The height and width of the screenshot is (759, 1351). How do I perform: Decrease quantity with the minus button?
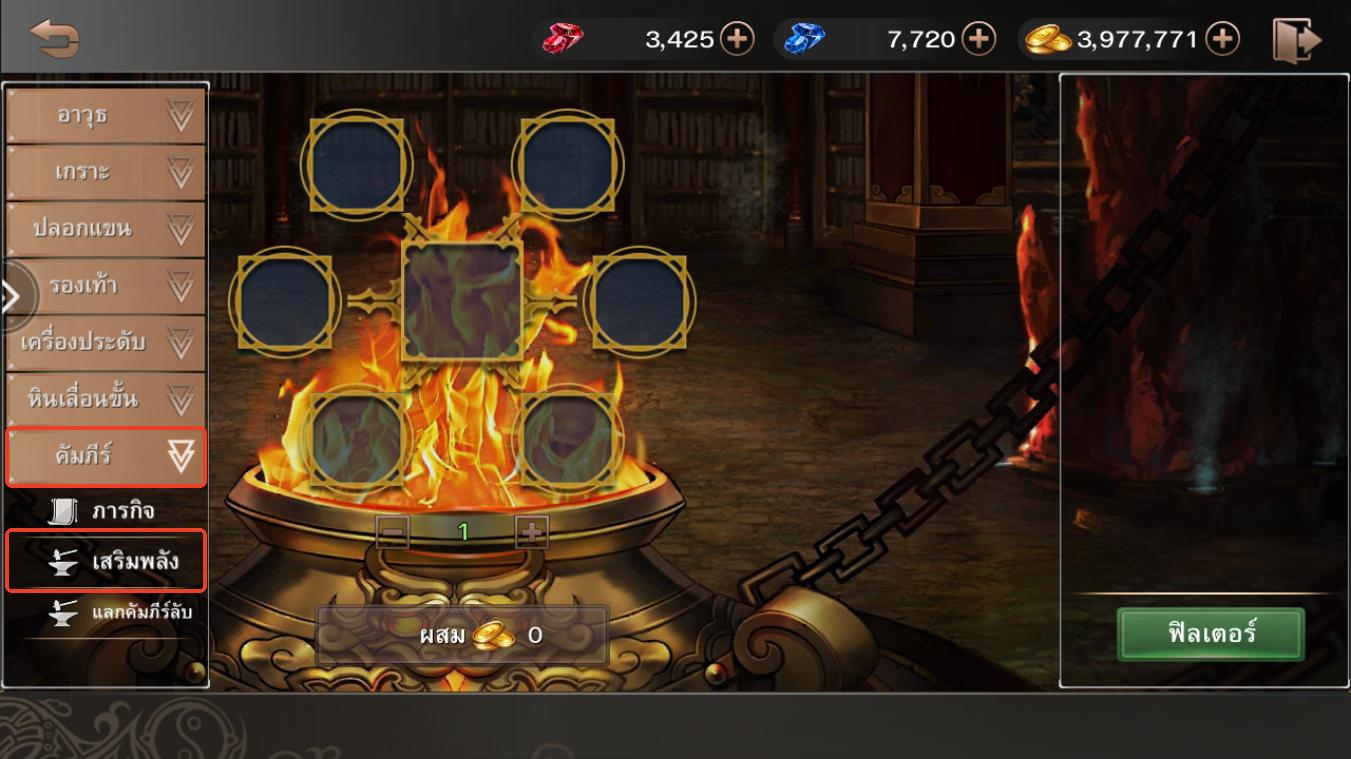392,532
